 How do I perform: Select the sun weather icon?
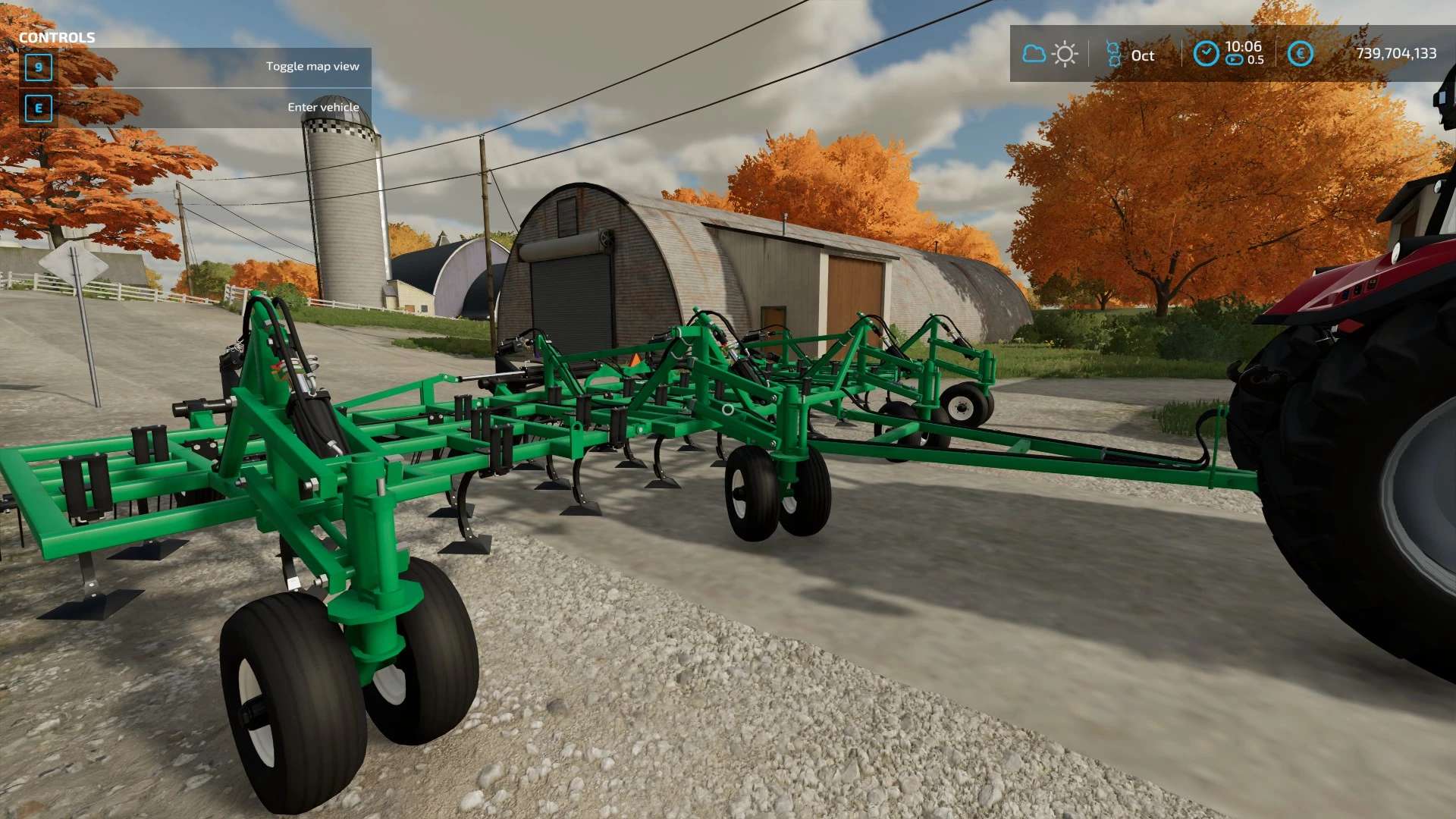click(x=1065, y=54)
